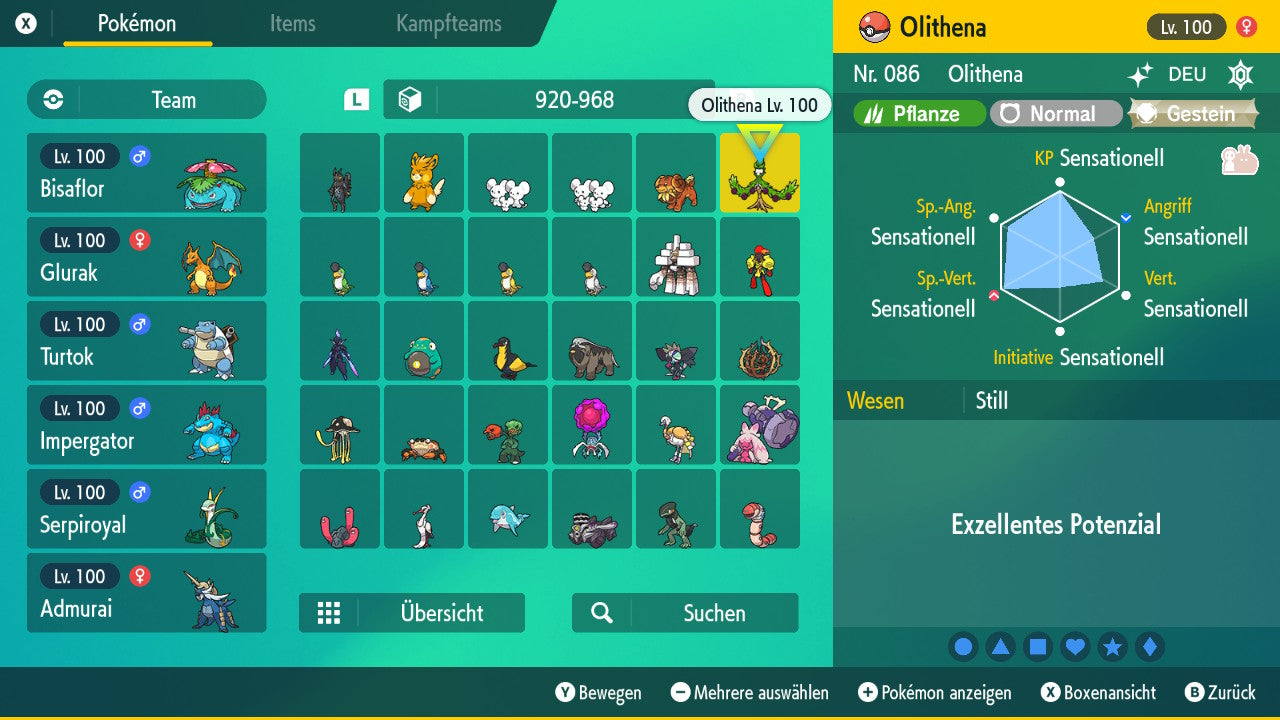Switch to the Items tab

(292, 24)
